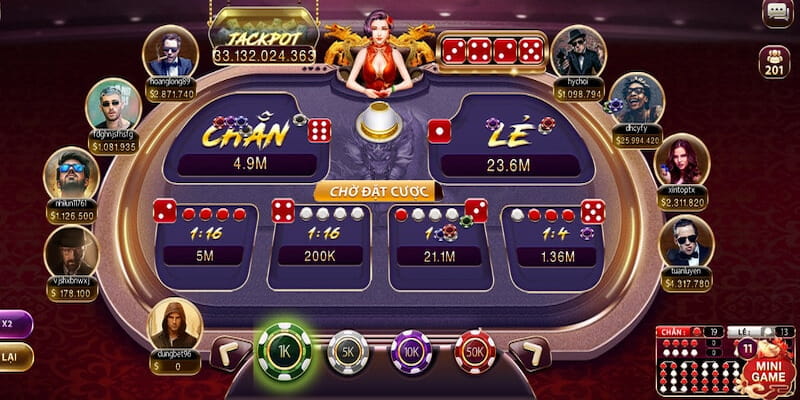The image size is (800, 400).
Task: View the 201 spectators list
Action: 775,62
